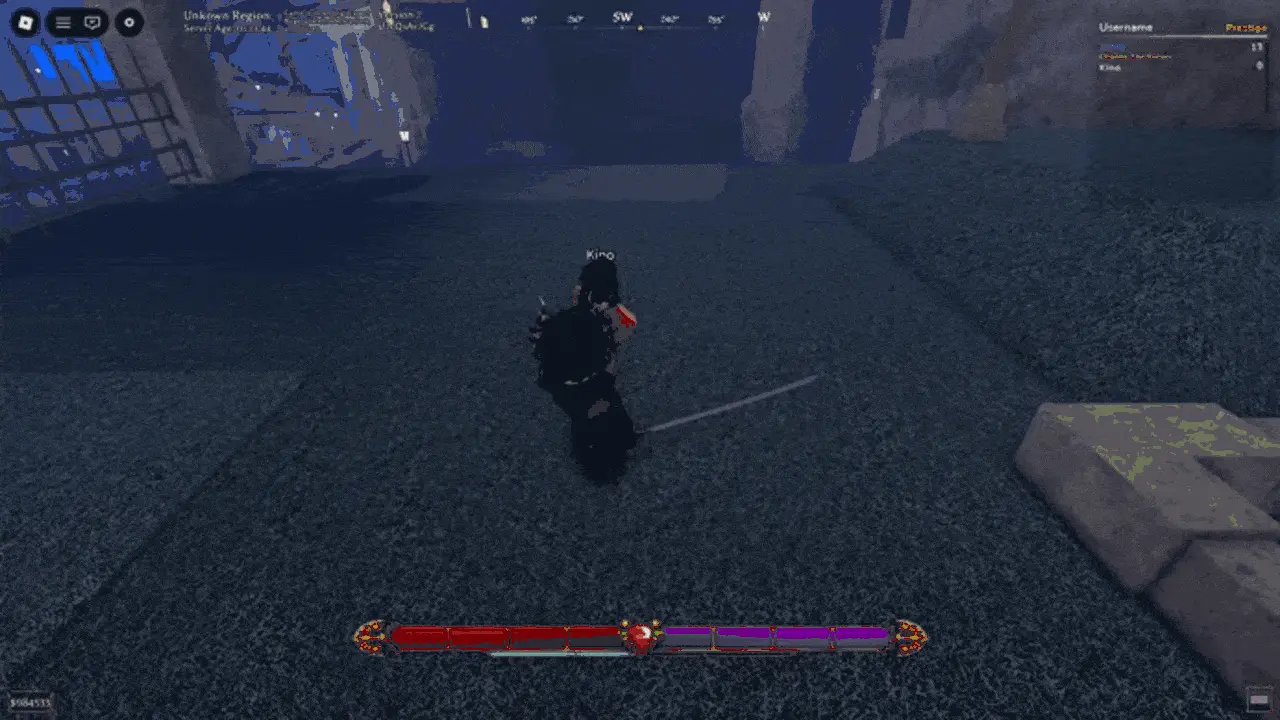The height and width of the screenshot is (720, 1280).
Task: Toggle the leaderboard by clicking Username header
Action: 1126,27
